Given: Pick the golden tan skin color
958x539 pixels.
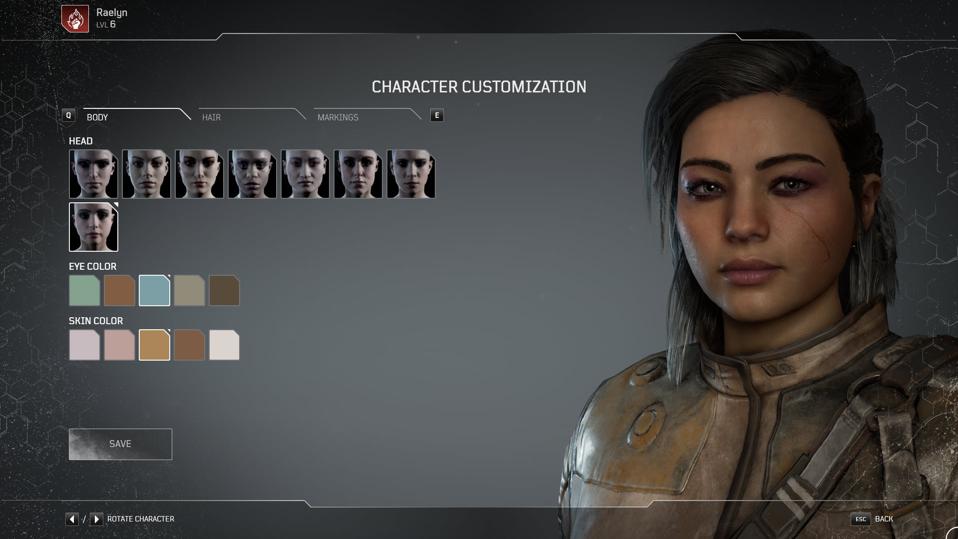Looking at the screenshot, I should [154, 345].
